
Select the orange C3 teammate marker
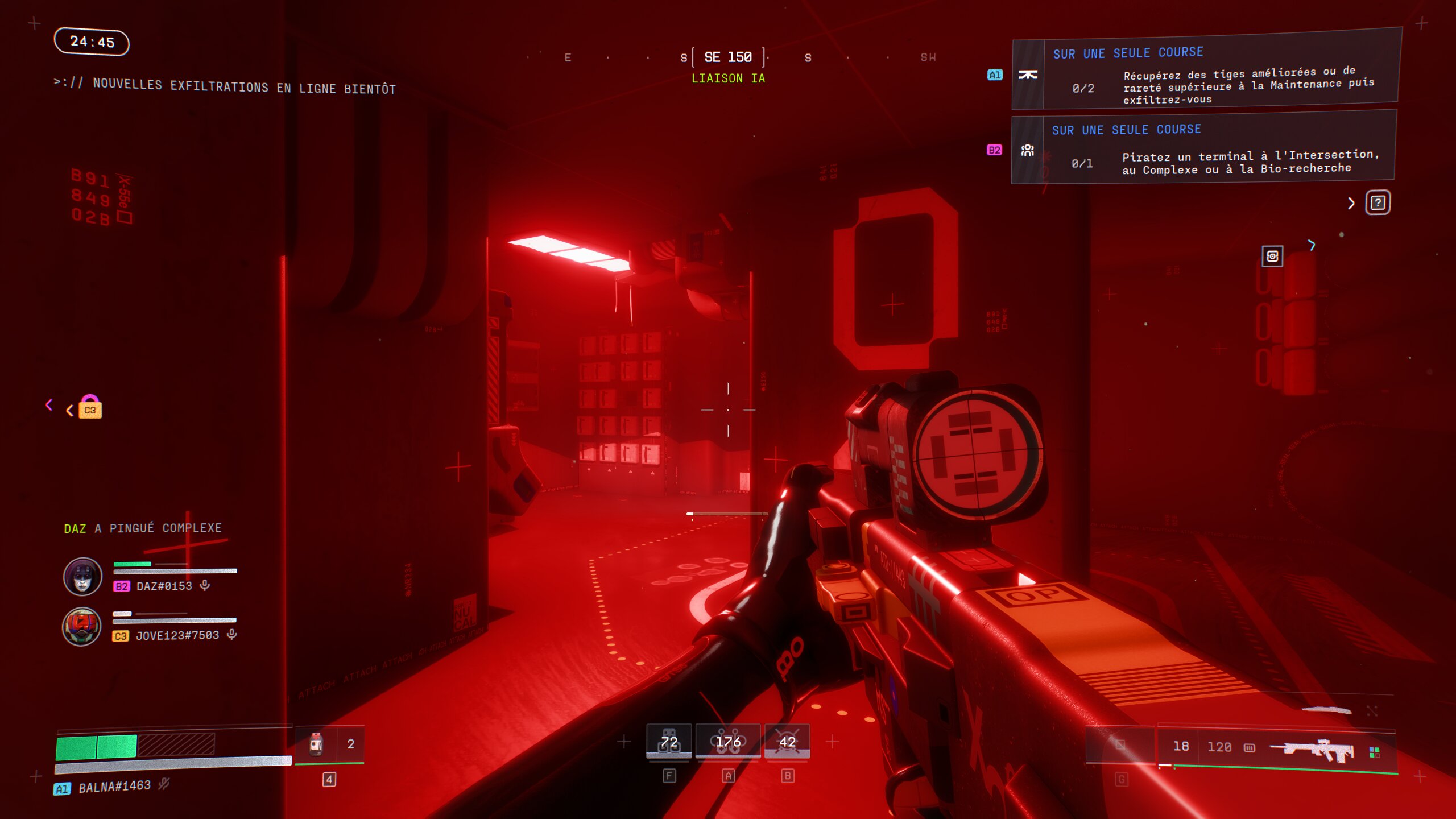pyautogui.click(x=90, y=408)
